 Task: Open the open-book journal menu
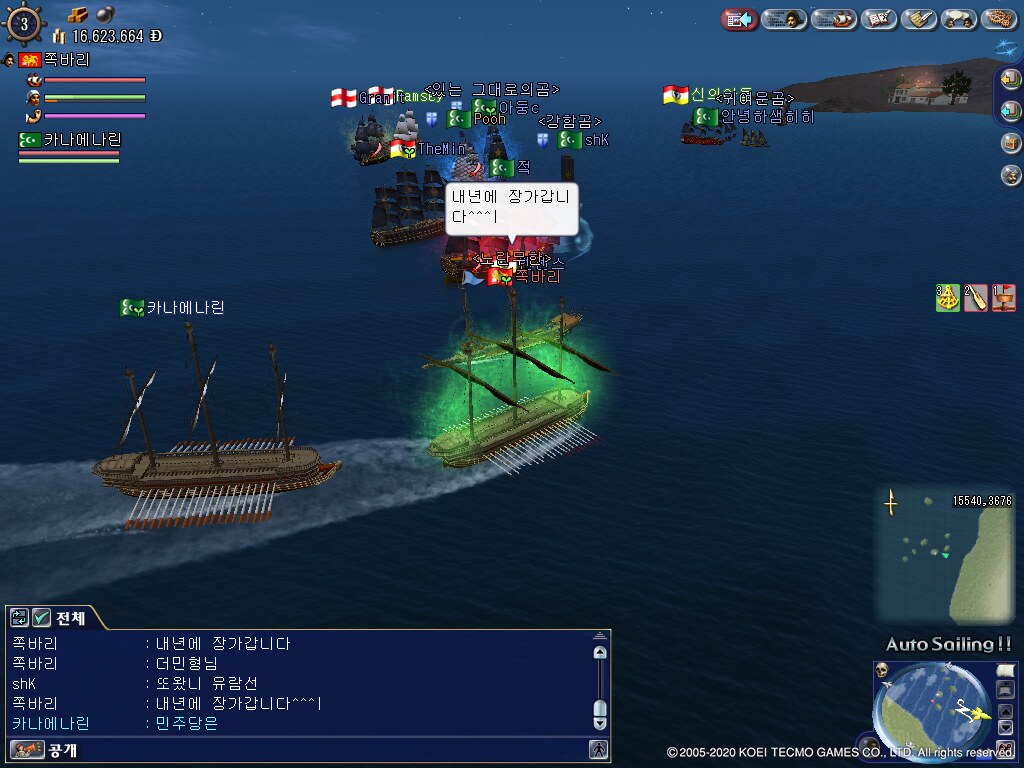(879, 19)
